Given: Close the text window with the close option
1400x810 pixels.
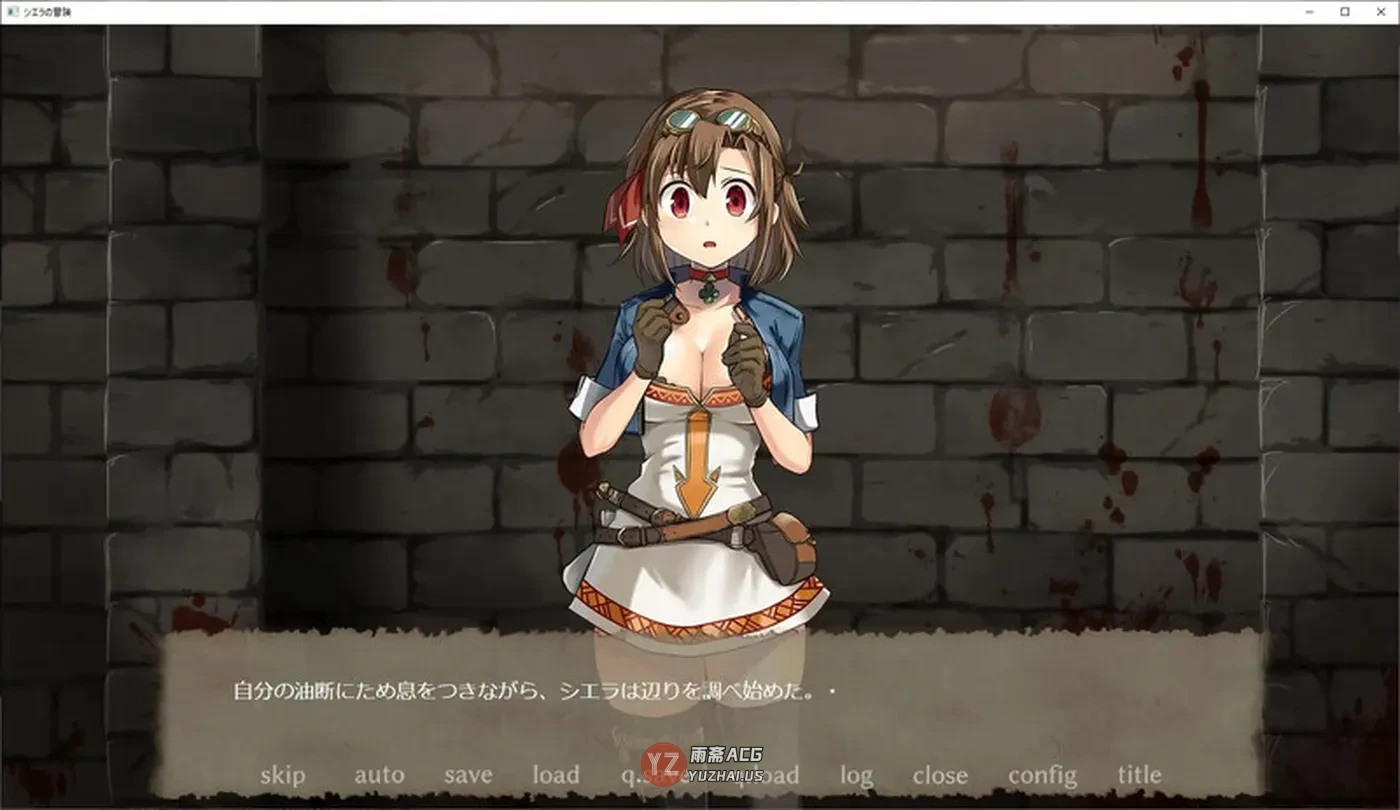Looking at the screenshot, I should point(941,775).
